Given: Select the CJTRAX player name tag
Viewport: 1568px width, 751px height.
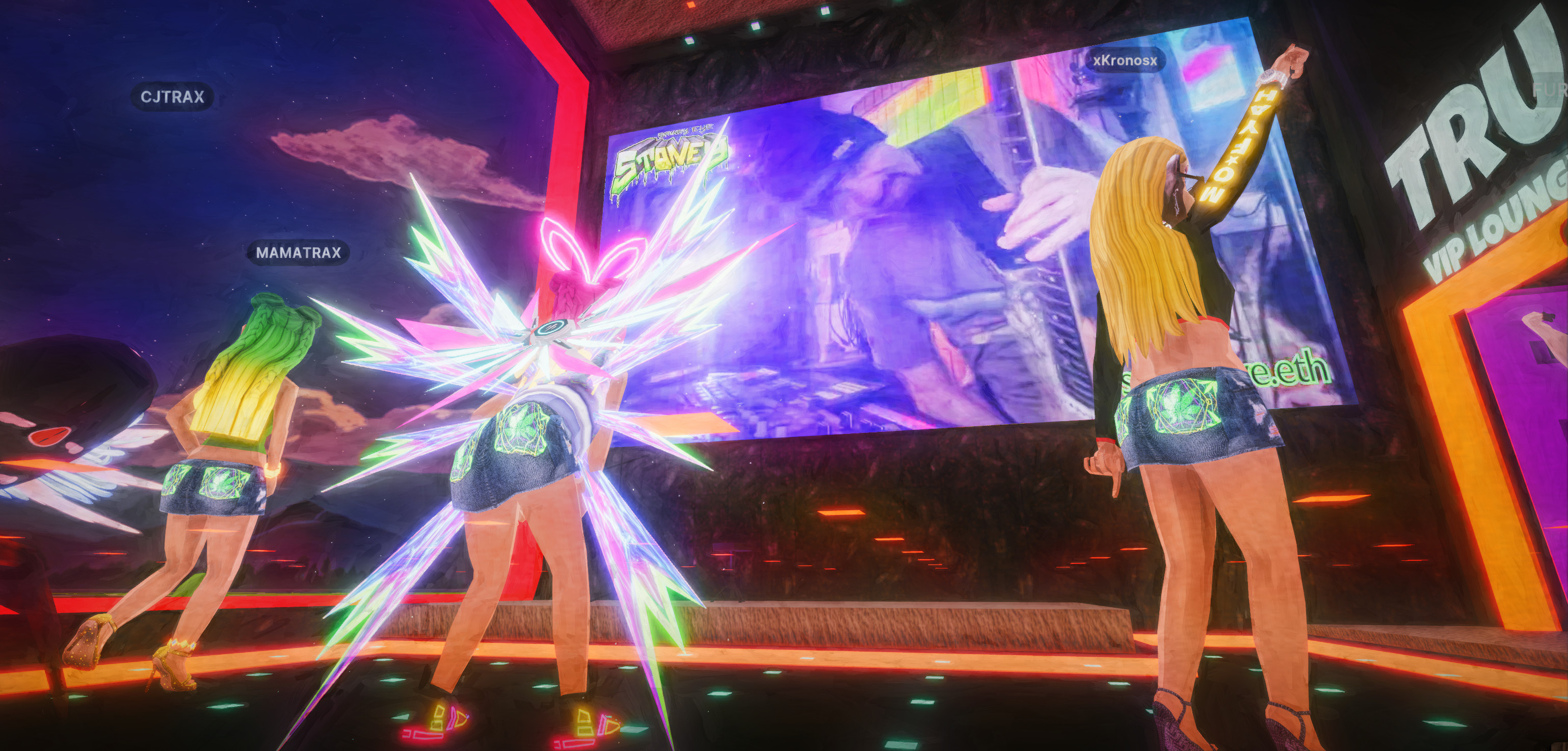Looking at the screenshot, I should (x=172, y=97).
